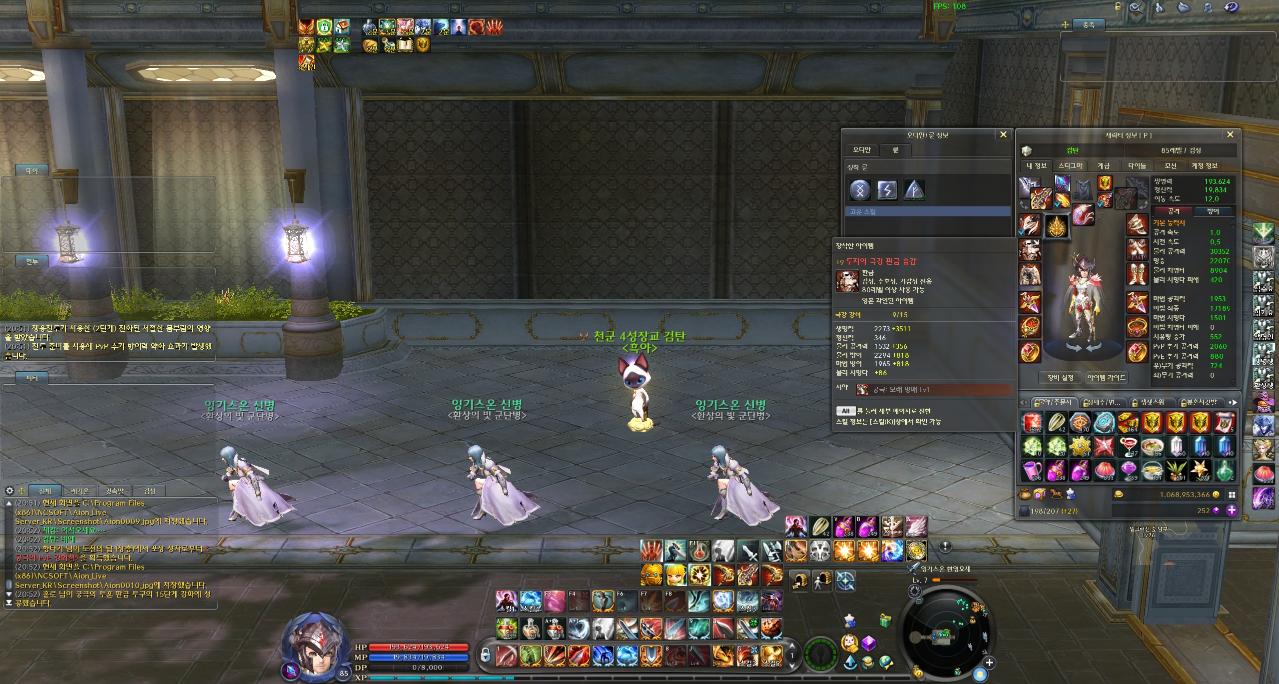Activate the blonde girl face skill icon
This screenshot has width=1279, height=684.
(x=676, y=574)
